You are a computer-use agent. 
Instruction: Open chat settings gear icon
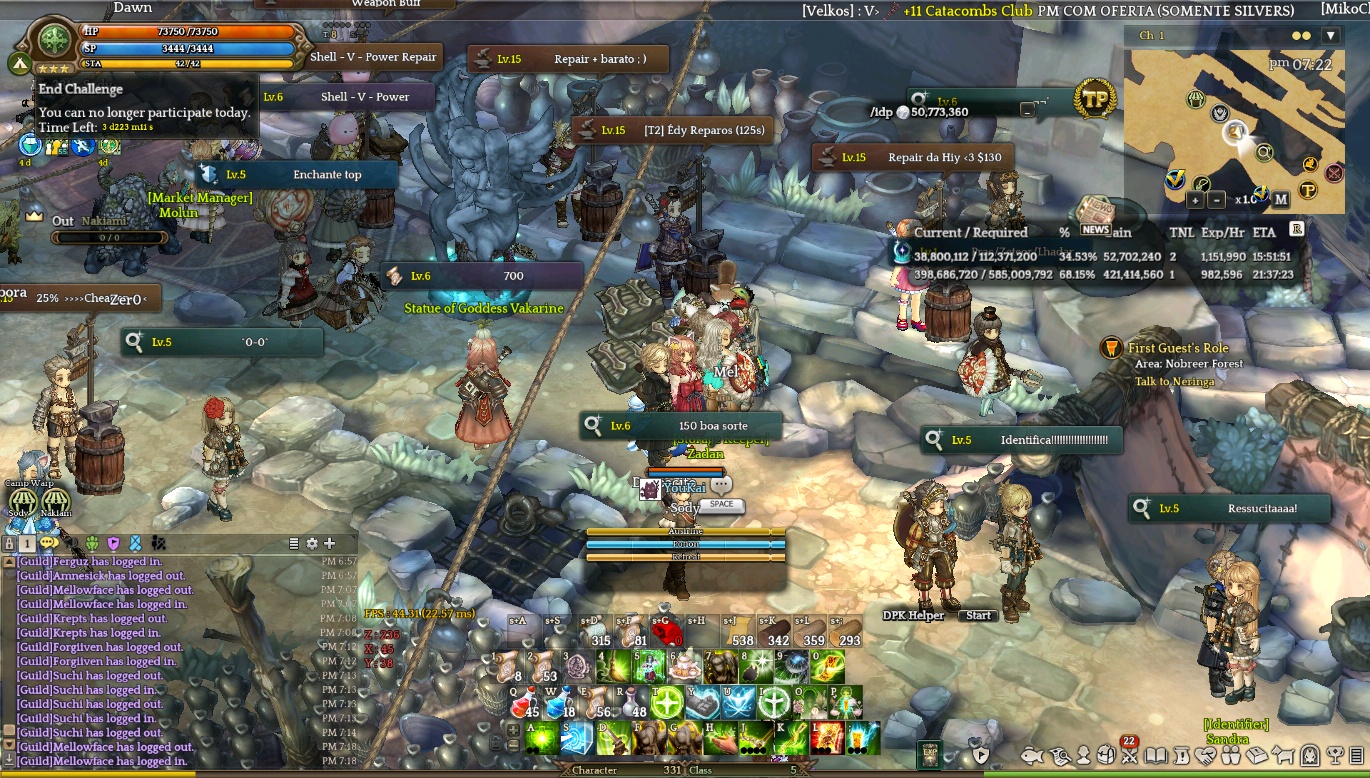click(x=312, y=543)
